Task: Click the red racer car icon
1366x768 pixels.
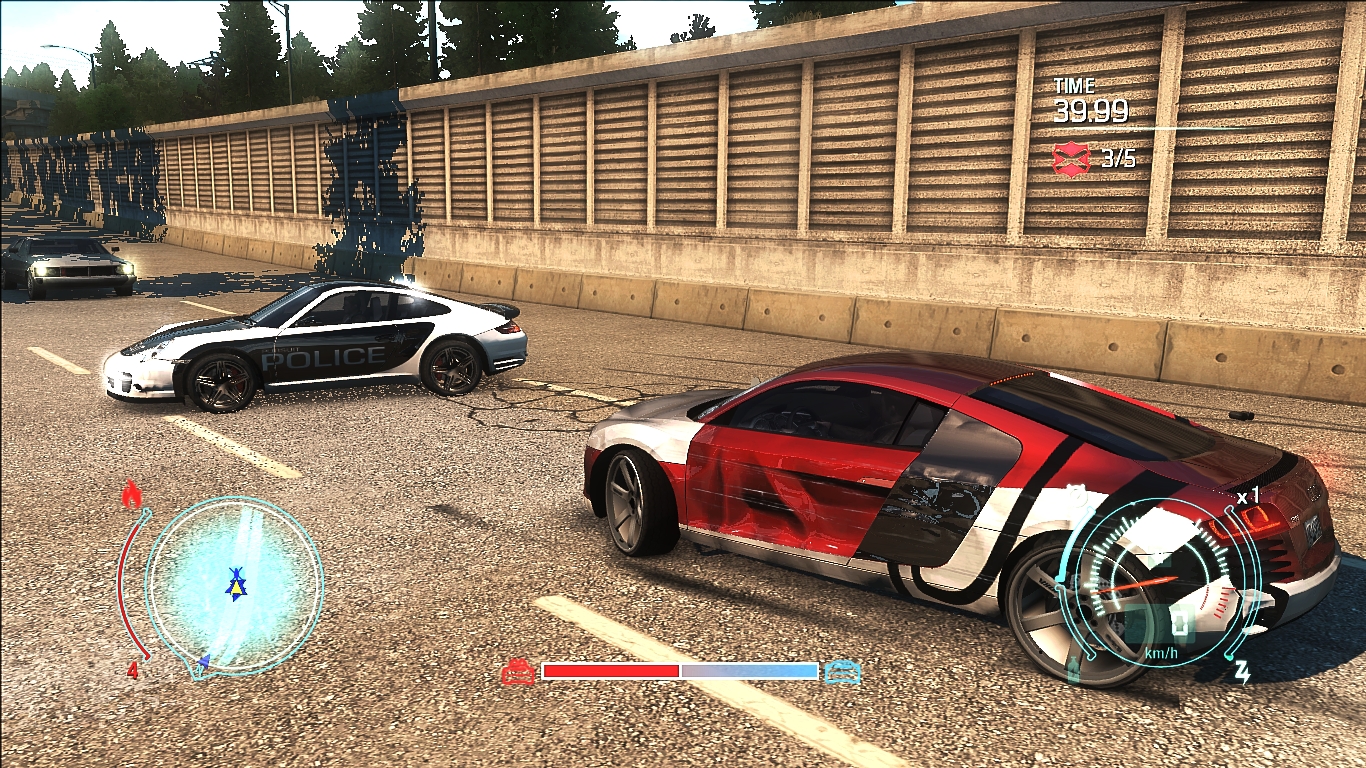Action: tap(518, 672)
